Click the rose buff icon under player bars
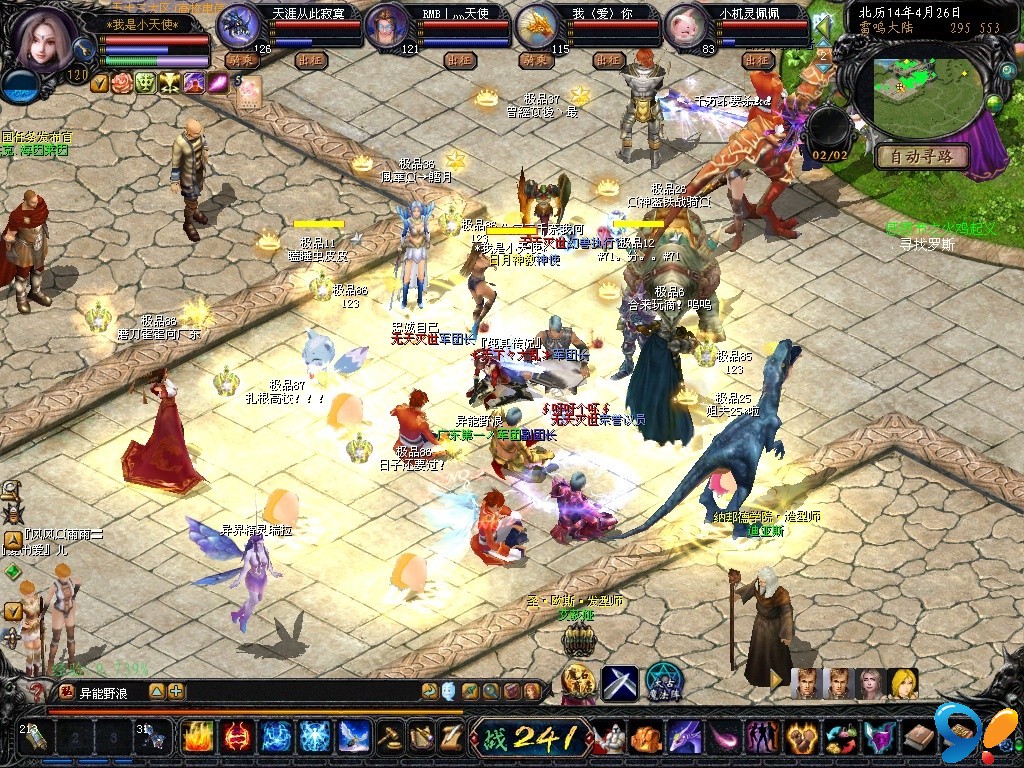Screen dimensions: 1024x768 (x=122, y=83)
